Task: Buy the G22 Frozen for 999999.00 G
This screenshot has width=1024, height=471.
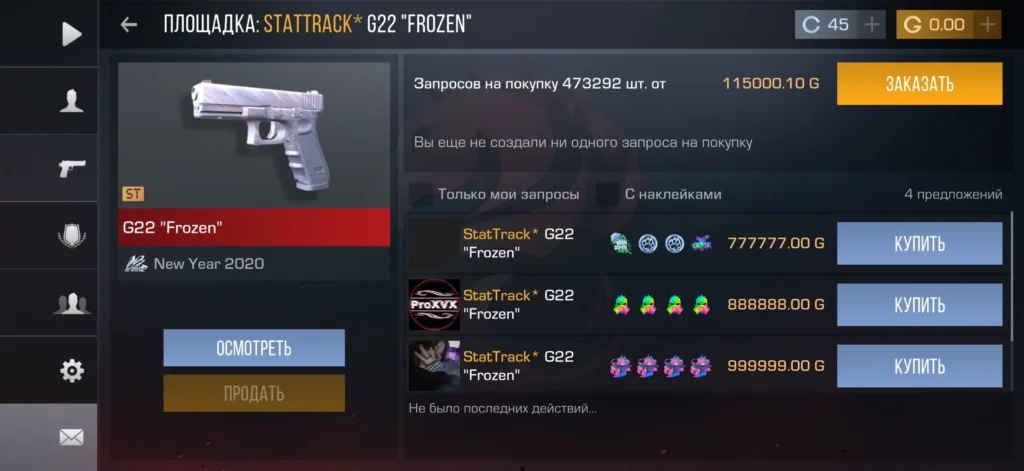Action: pyautogui.click(x=919, y=366)
